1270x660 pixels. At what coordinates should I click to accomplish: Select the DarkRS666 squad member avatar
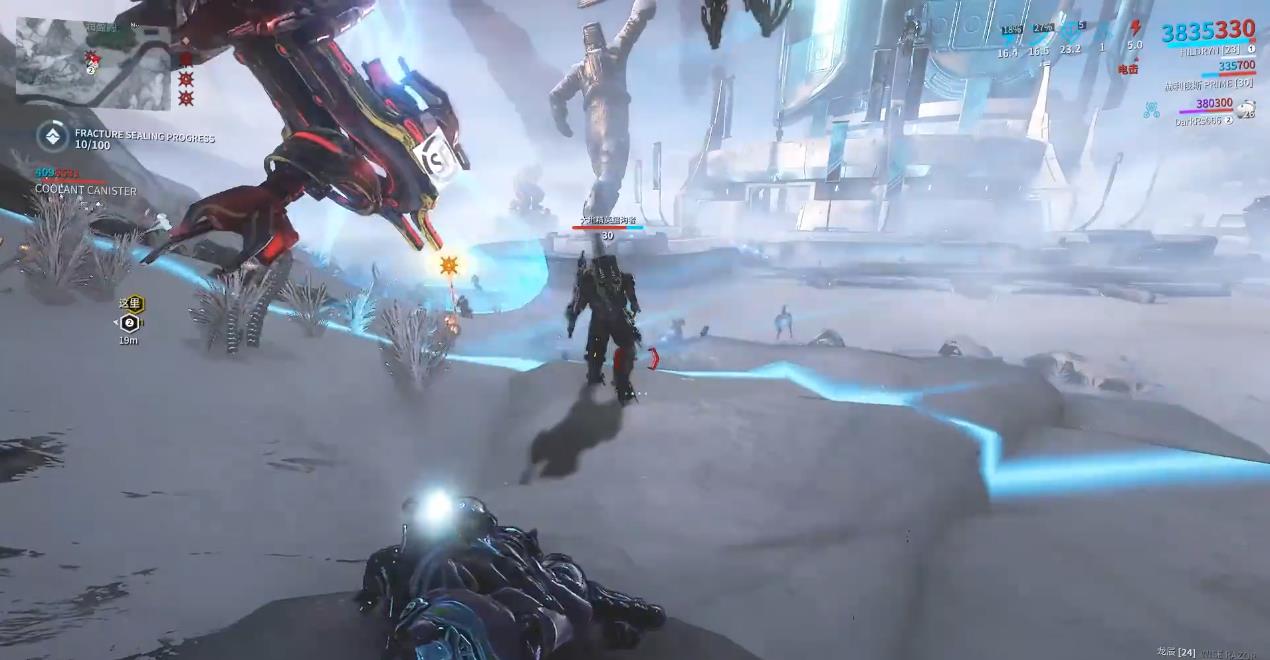click(1246, 112)
